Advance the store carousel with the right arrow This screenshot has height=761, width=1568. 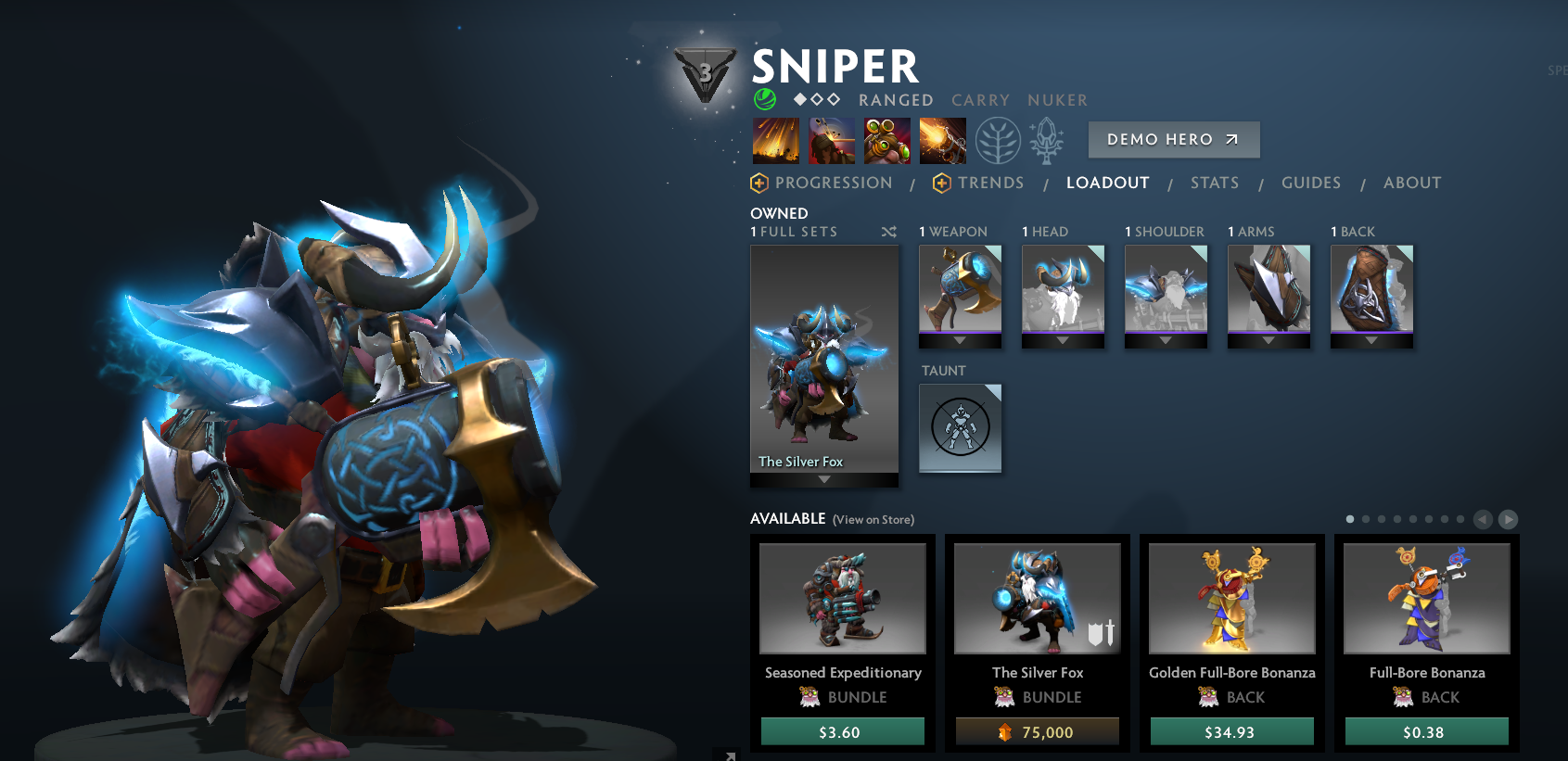1507,518
